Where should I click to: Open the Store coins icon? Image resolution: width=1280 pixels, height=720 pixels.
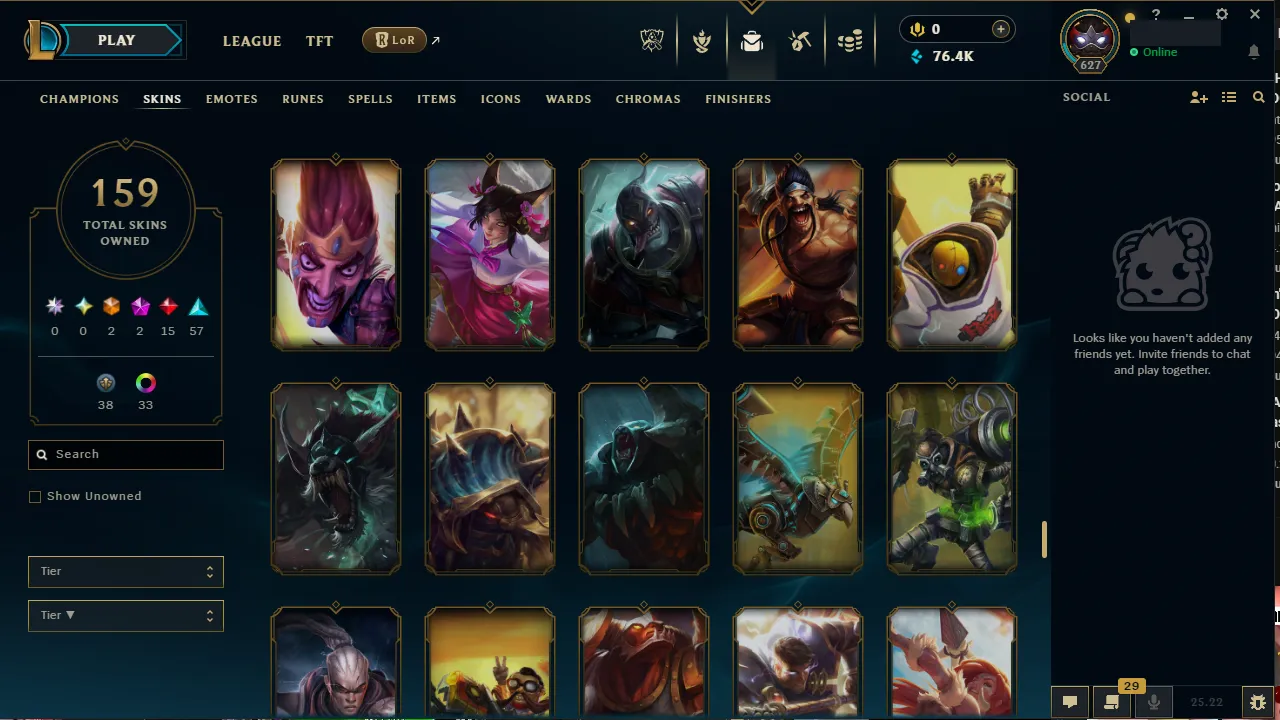851,41
